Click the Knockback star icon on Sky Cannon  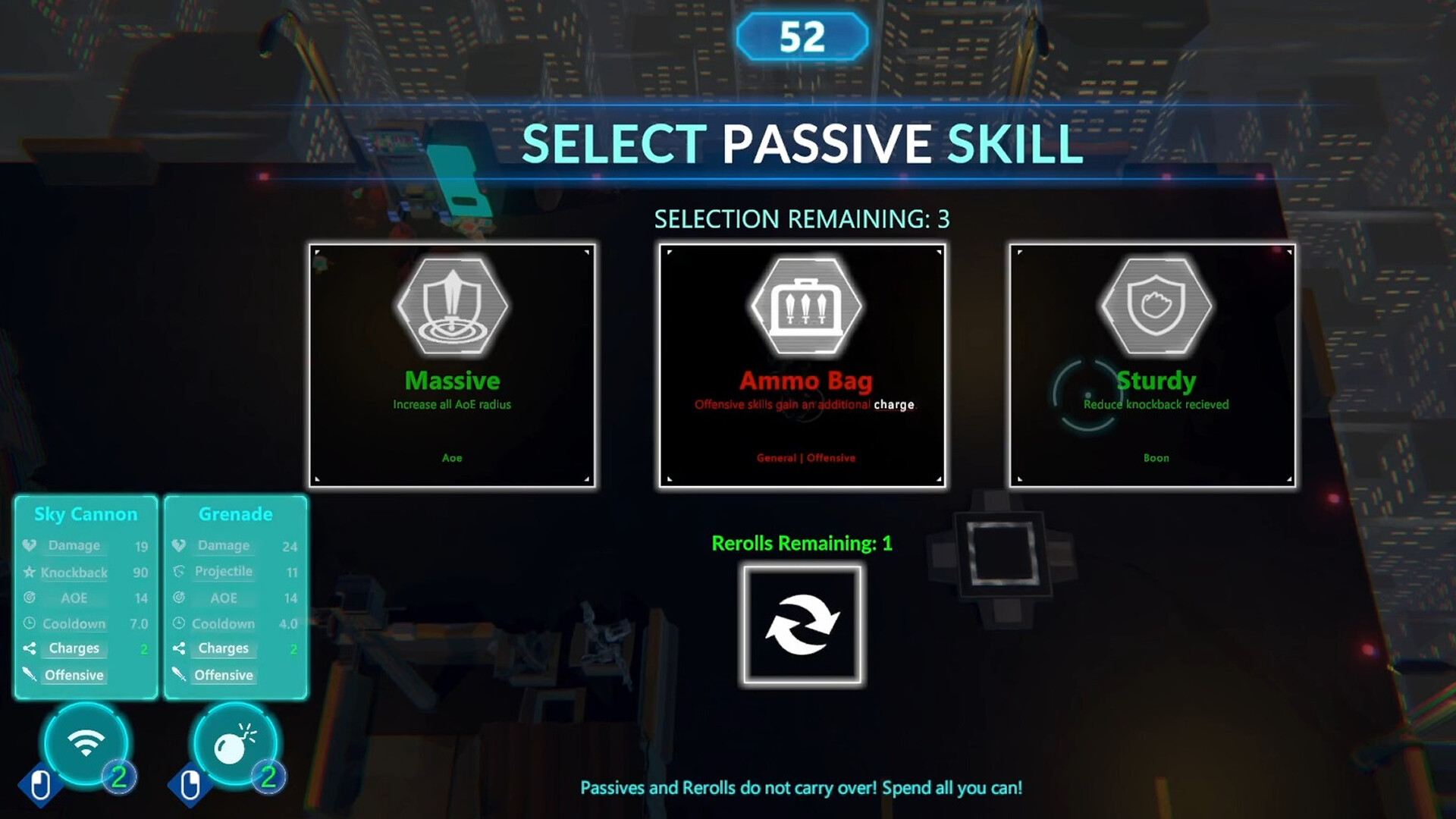[x=28, y=572]
